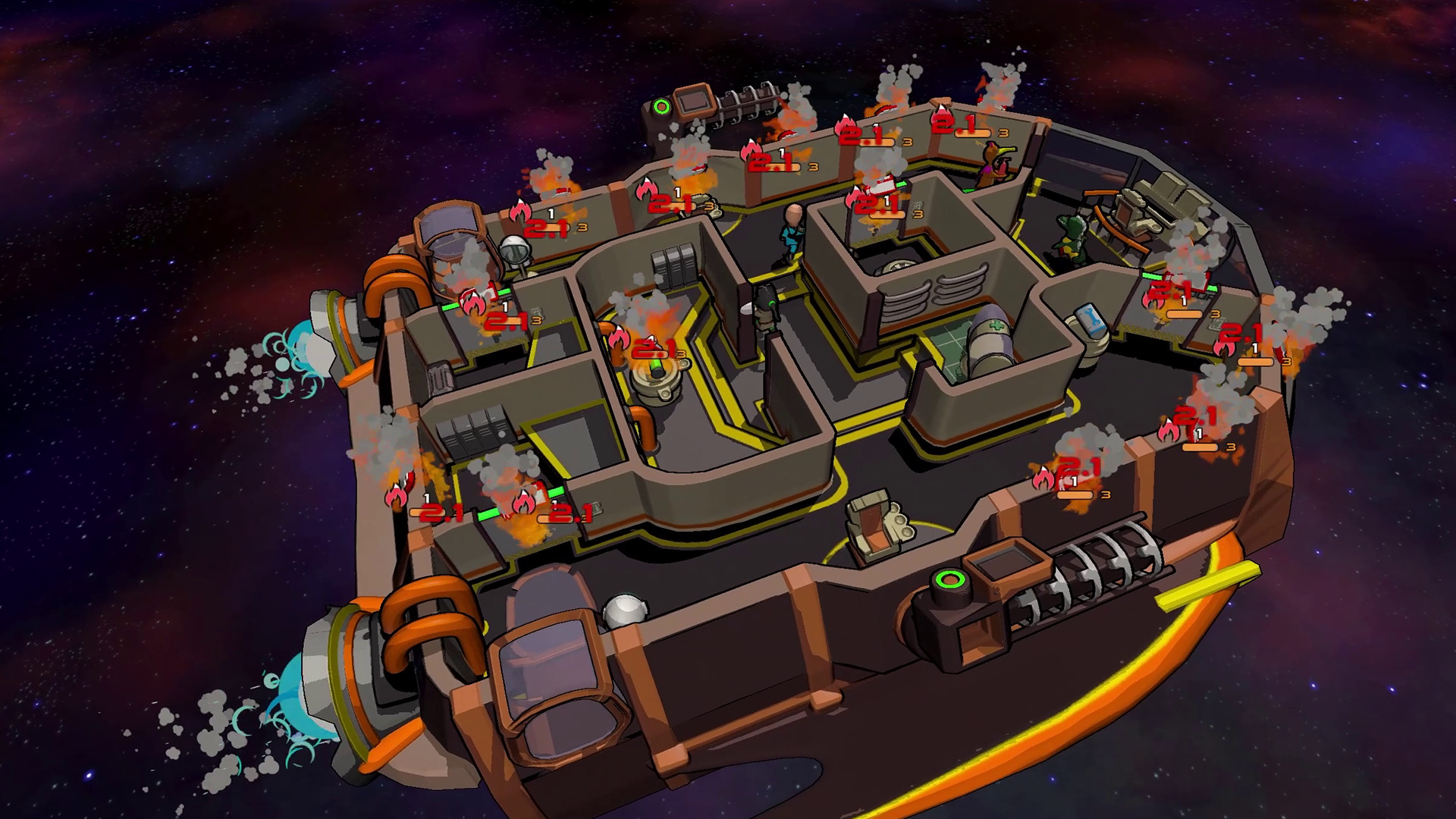Select the white helmet item near the upper airlock
Screen dimensions: 1456x819
tap(515, 249)
